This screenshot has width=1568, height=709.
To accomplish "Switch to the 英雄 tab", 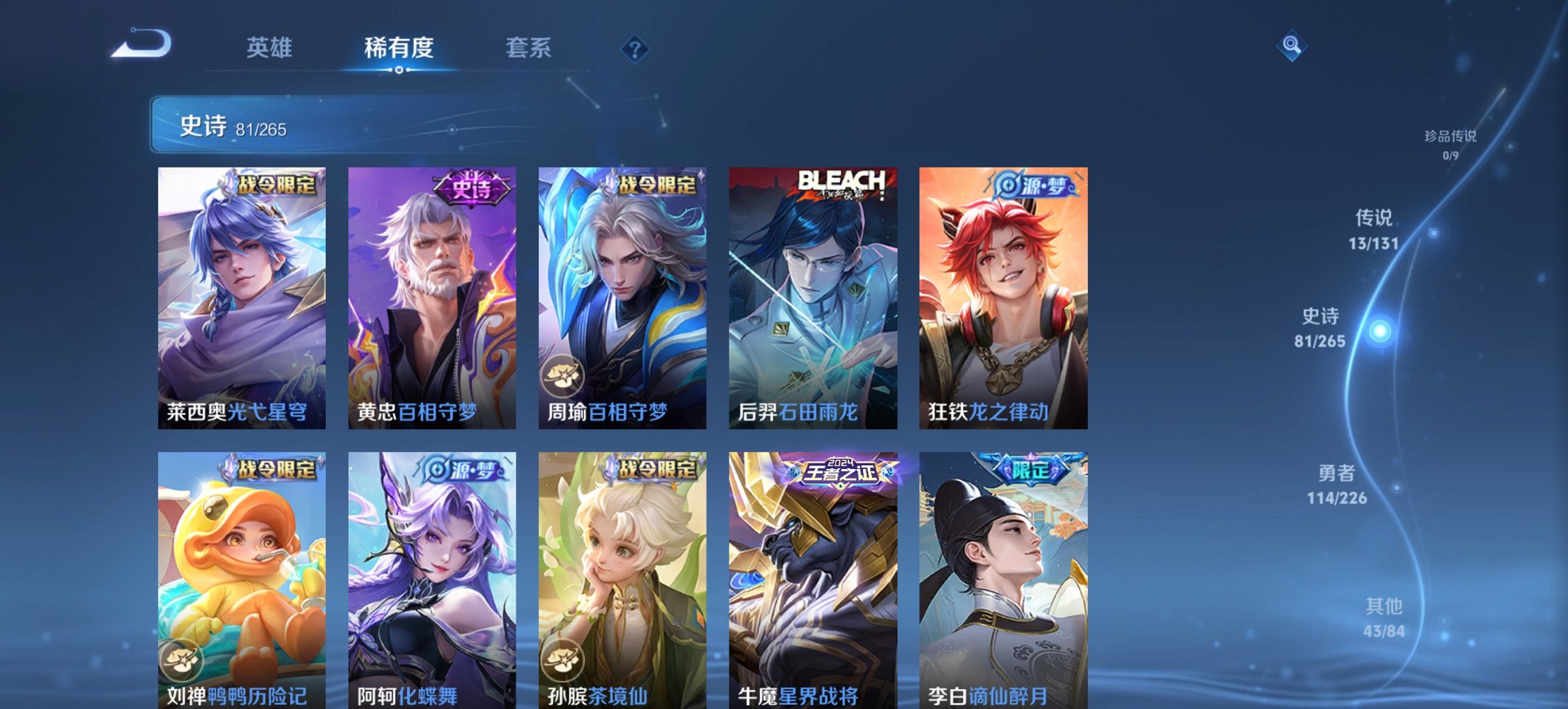I will click(x=271, y=48).
